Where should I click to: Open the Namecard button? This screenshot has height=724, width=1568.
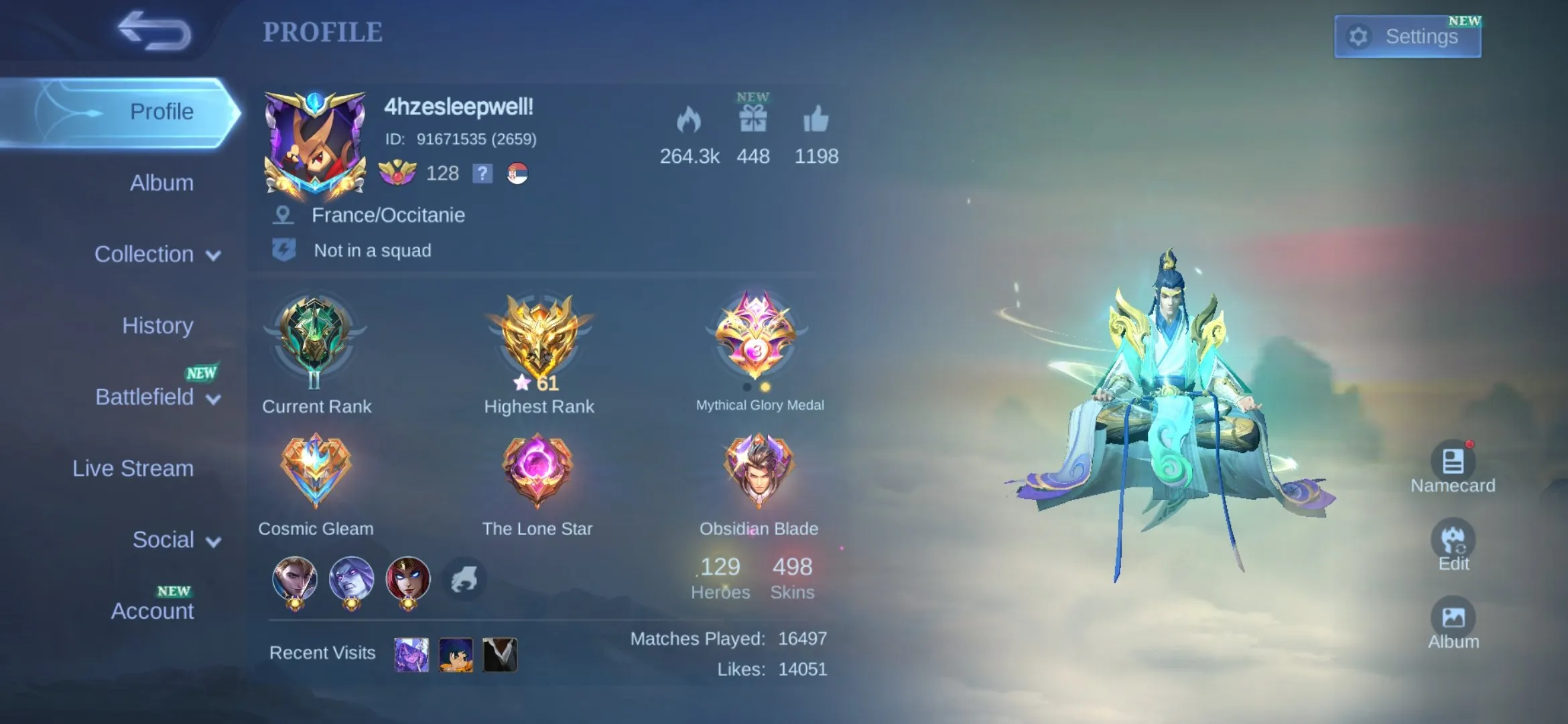1452,463
